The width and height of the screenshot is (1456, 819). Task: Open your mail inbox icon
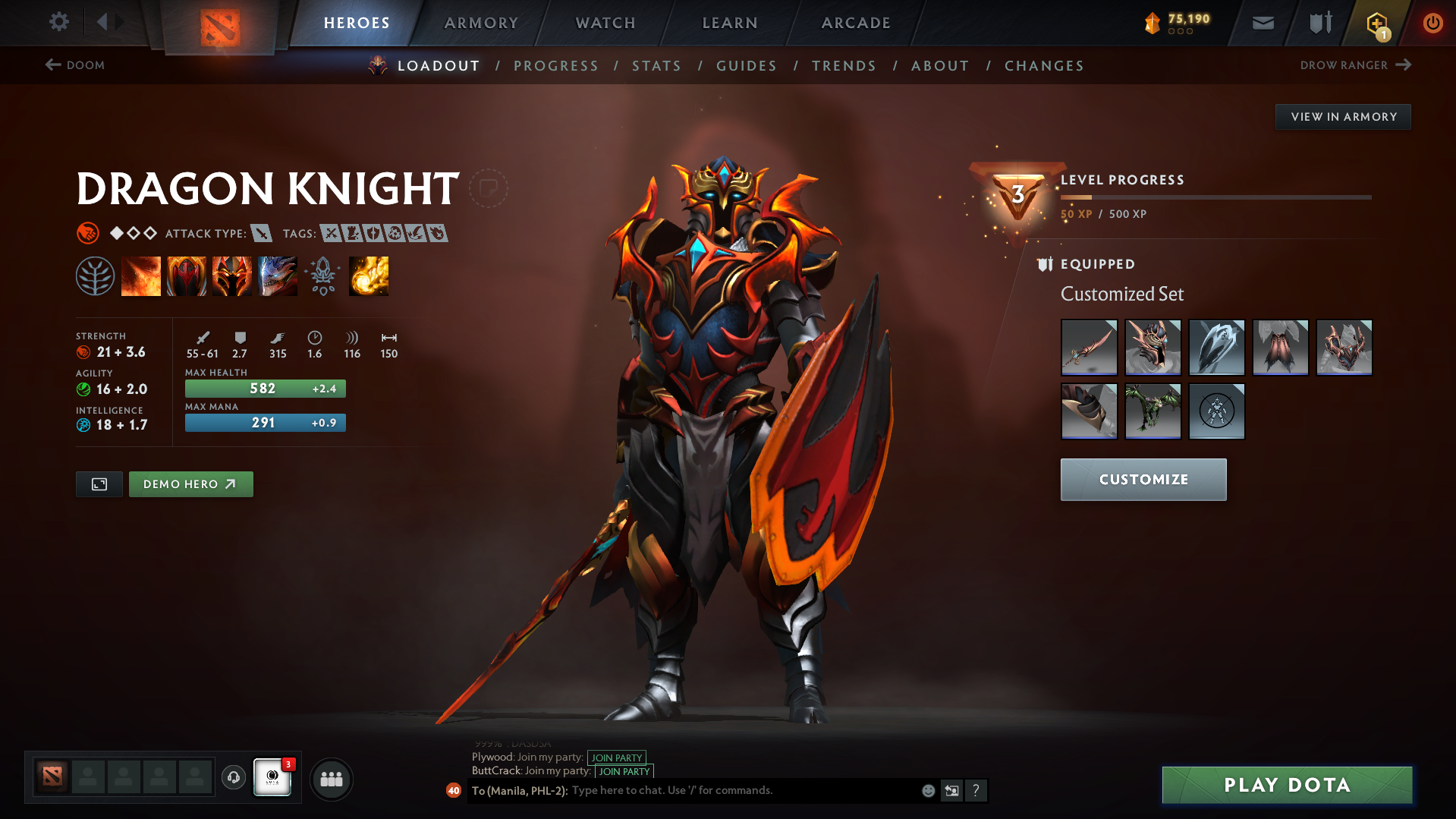coord(1262,23)
